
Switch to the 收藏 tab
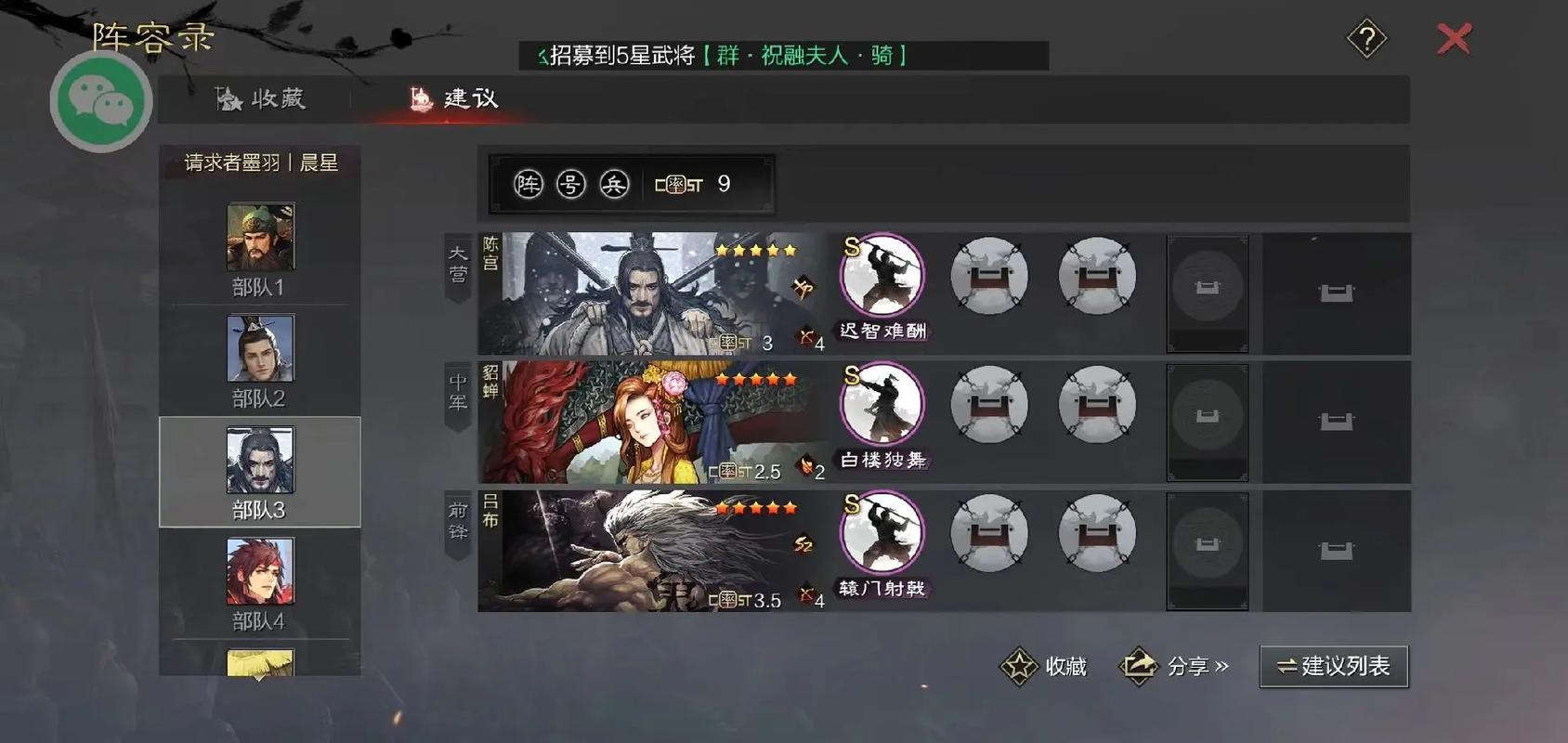tap(265, 98)
